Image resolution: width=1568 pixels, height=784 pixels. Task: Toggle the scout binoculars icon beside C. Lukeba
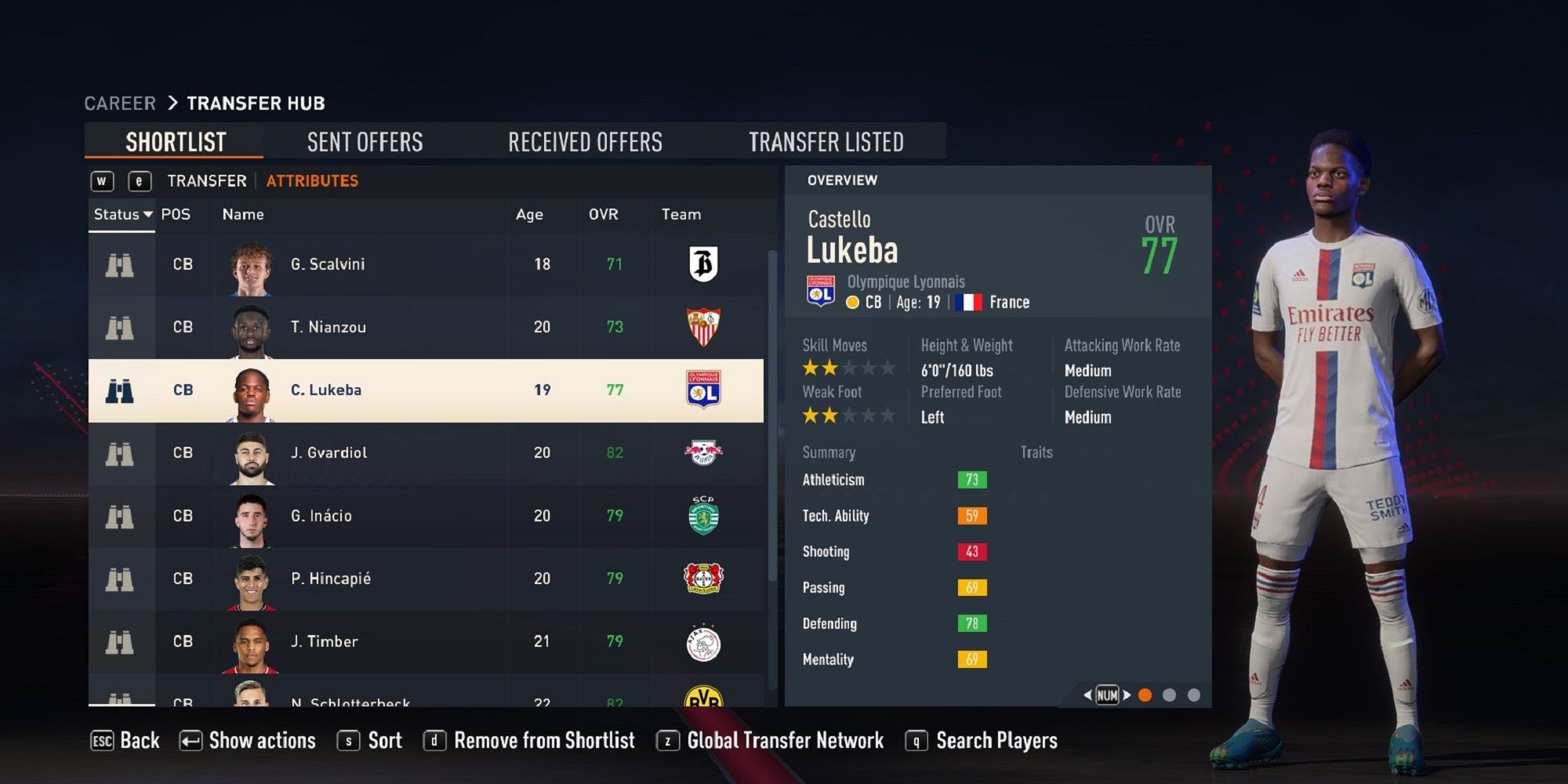click(x=121, y=390)
